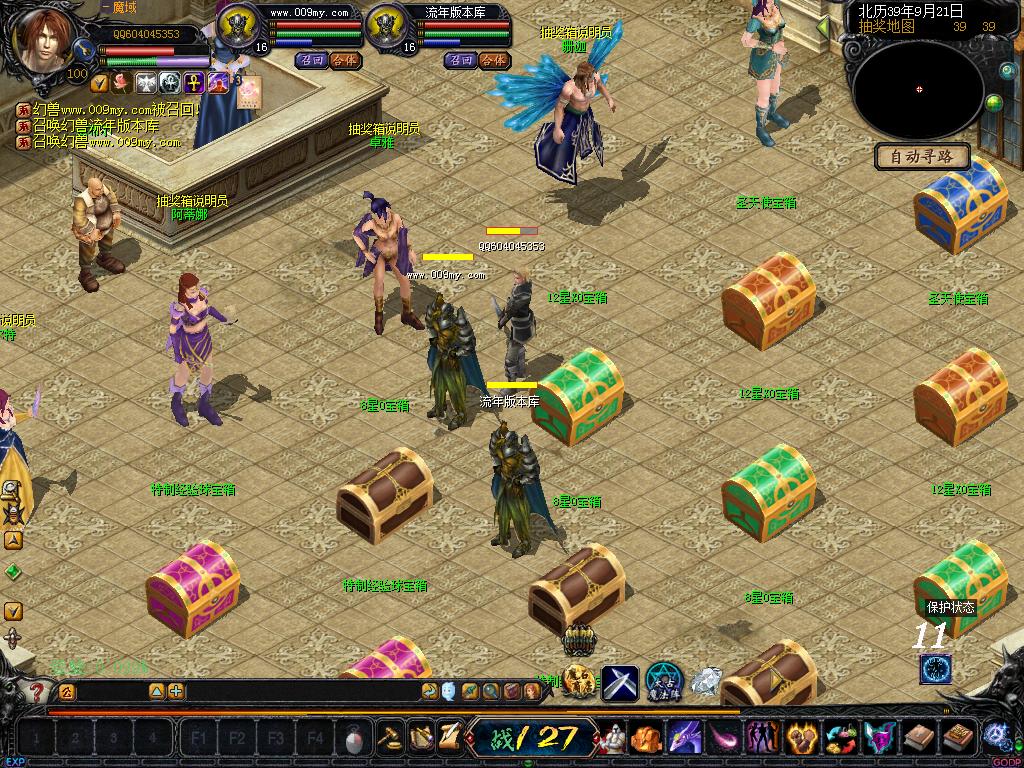The image size is (1024, 768).
Task: Recall the 流年版本库 pet with 召回
Action: pyautogui.click(x=461, y=60)
